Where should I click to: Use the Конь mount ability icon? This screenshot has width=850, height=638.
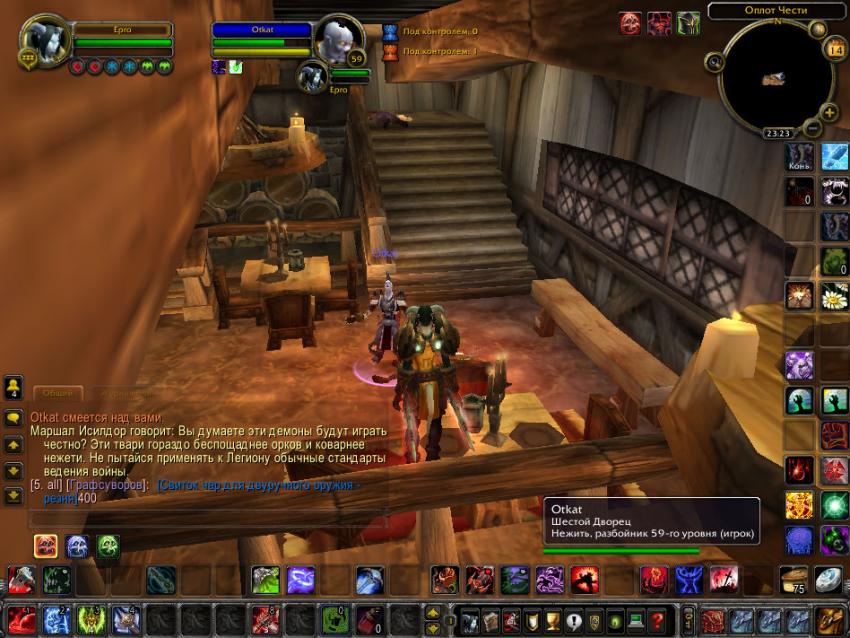800,157
